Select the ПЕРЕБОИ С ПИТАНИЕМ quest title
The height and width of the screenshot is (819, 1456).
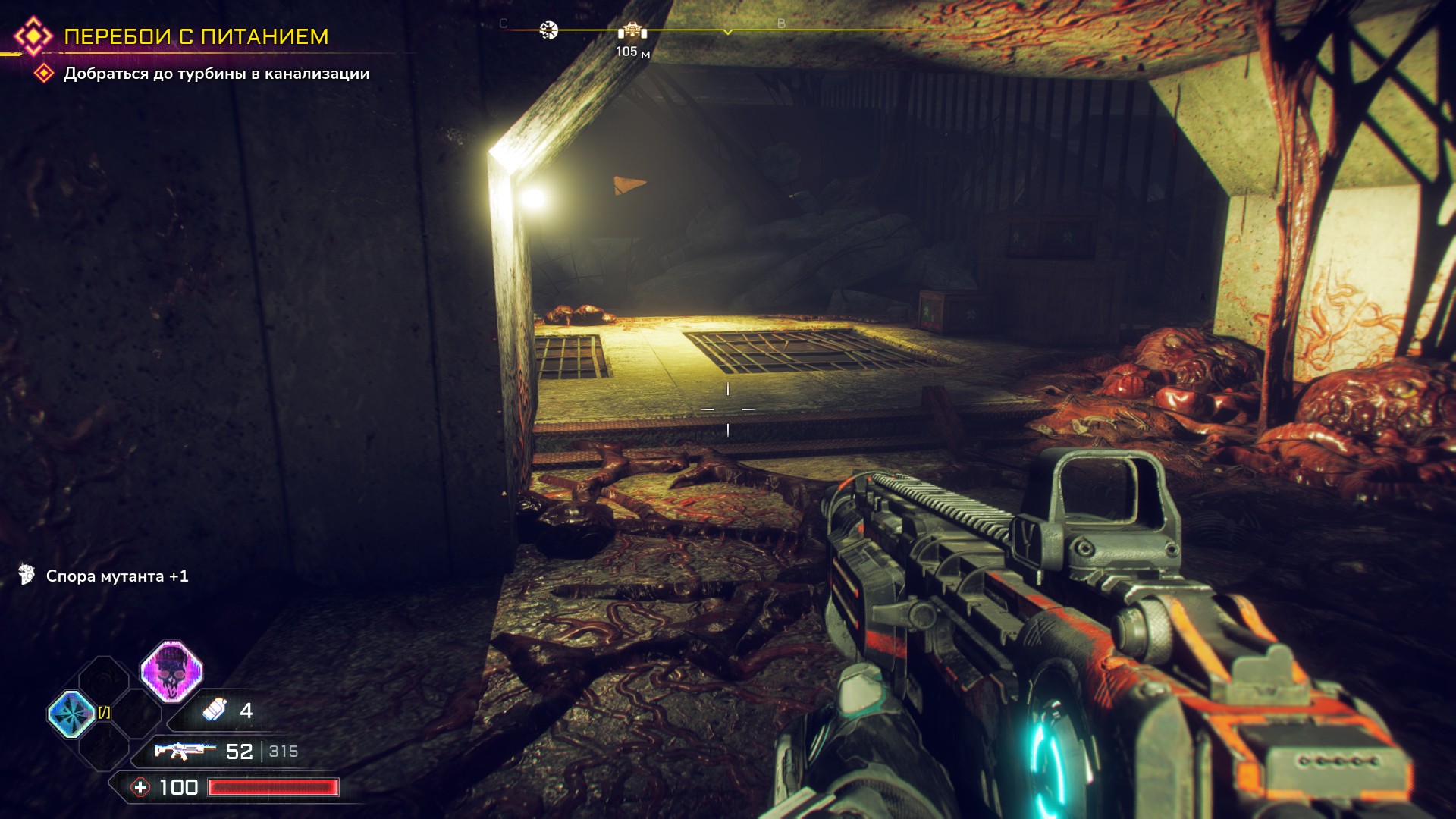[196, 36]
